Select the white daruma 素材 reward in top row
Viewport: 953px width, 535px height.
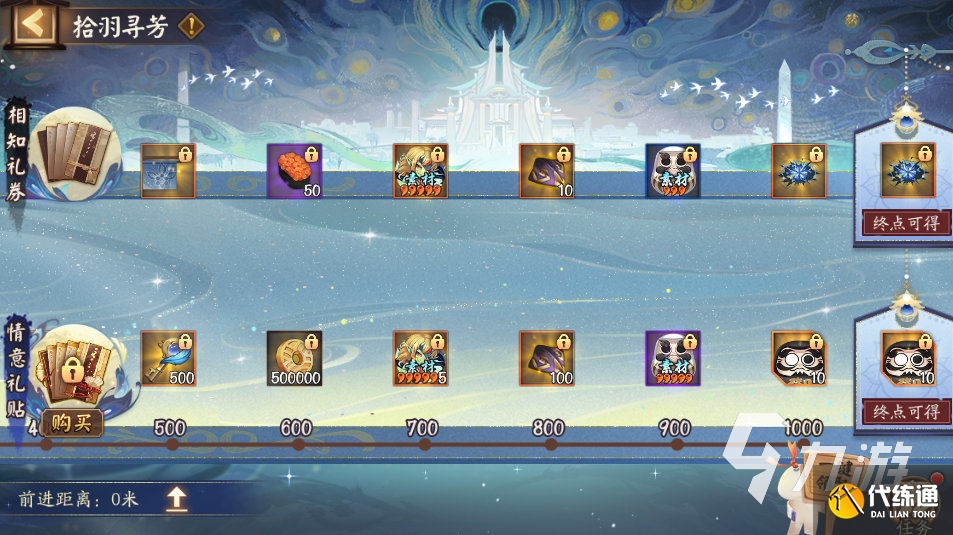[672, 171]
